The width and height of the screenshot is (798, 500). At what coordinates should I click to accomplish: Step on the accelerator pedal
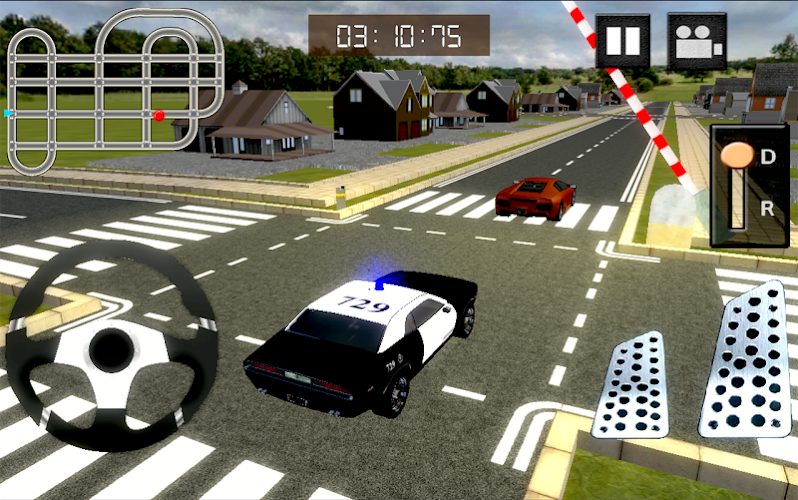click(x=745, y=358)
